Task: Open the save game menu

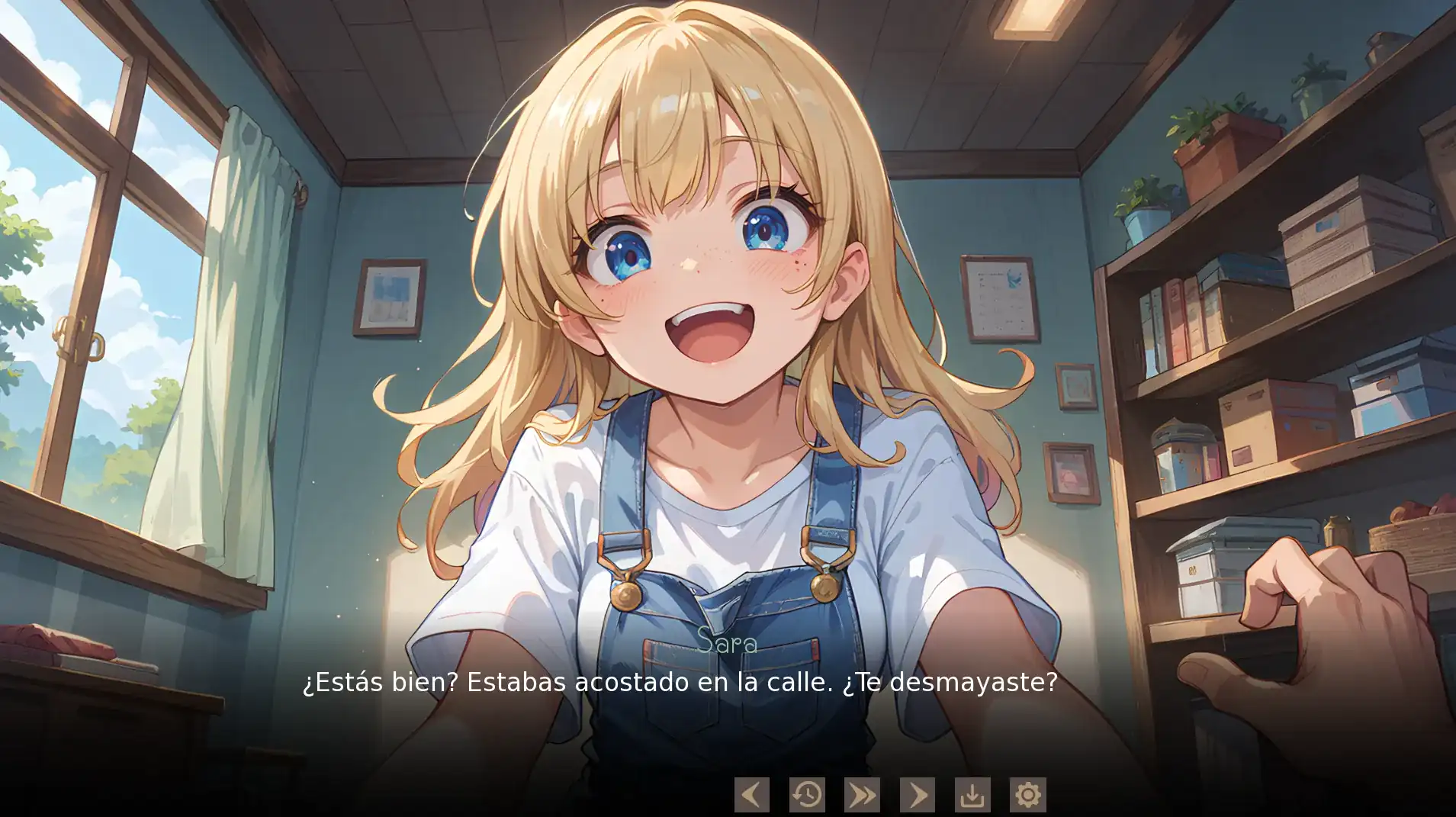Action: click(x=972, y=795)
